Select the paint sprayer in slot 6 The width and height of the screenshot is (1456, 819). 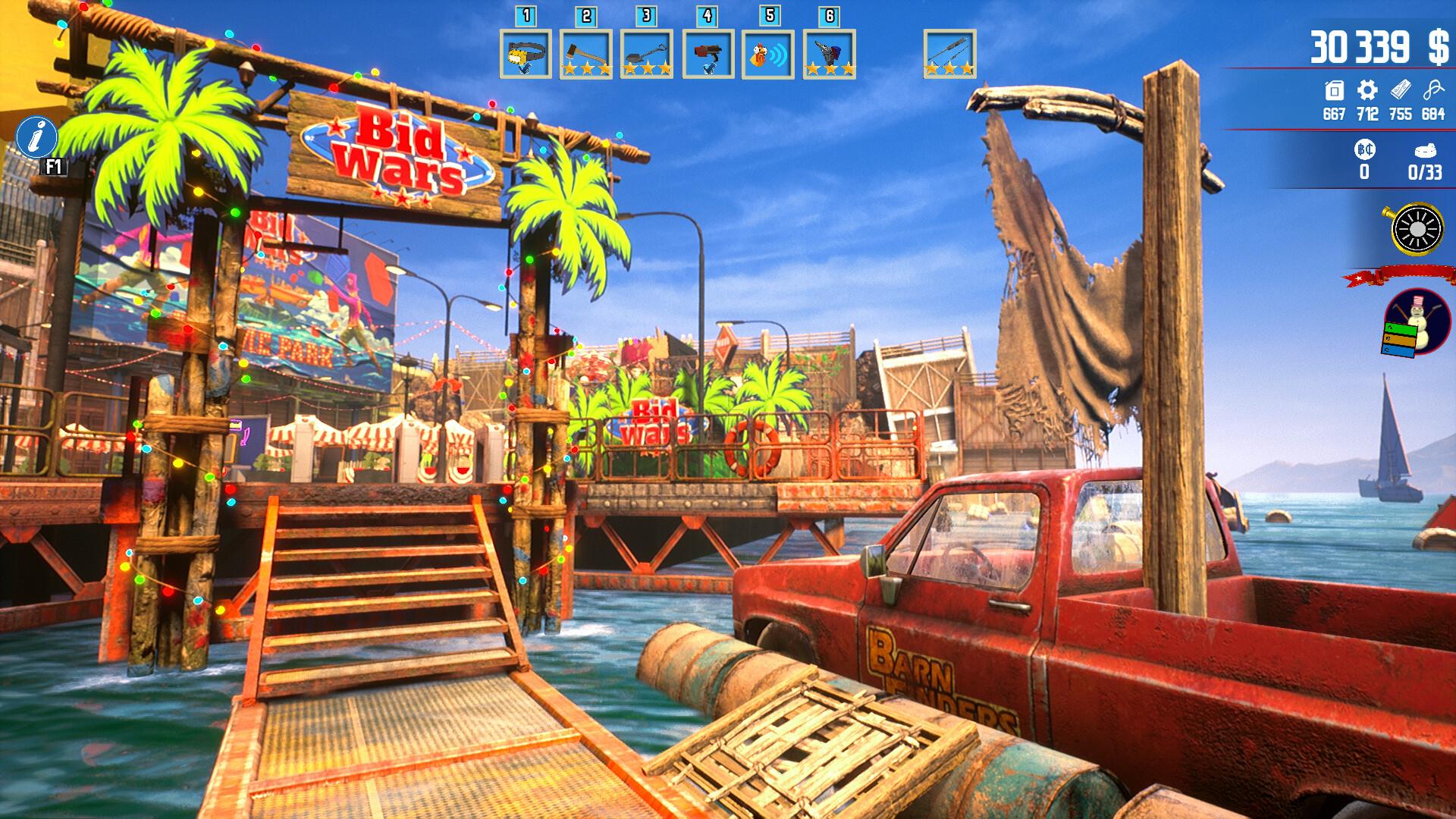click(827, 53)
